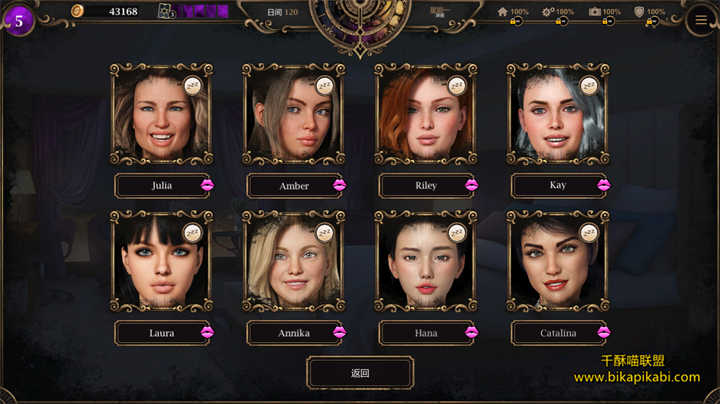Viewport: 720px width, 404px height.
Task: Click the Kay name button
Action: point(558,186)
